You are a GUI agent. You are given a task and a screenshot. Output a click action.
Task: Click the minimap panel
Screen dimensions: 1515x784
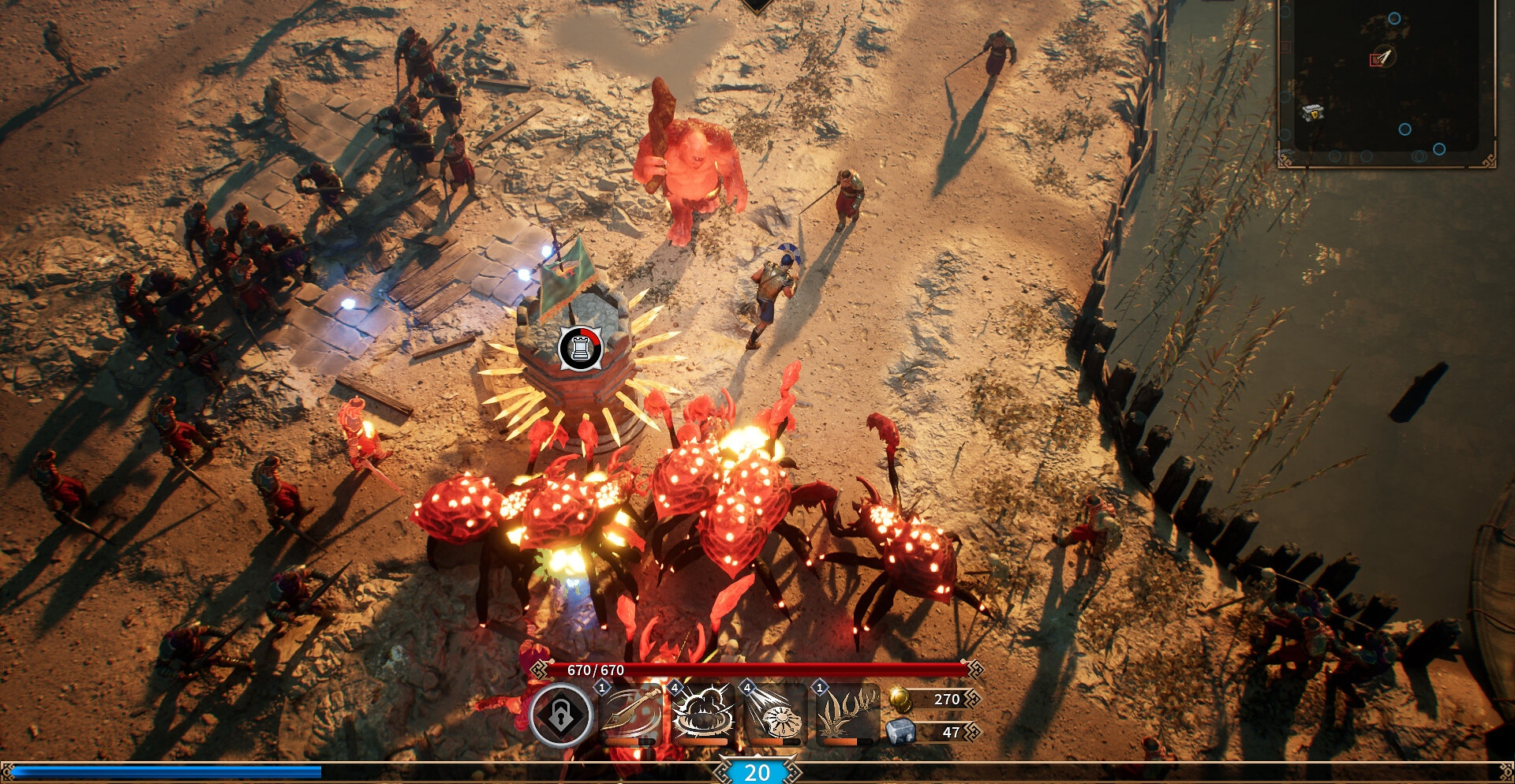[x=1386, y=83]
